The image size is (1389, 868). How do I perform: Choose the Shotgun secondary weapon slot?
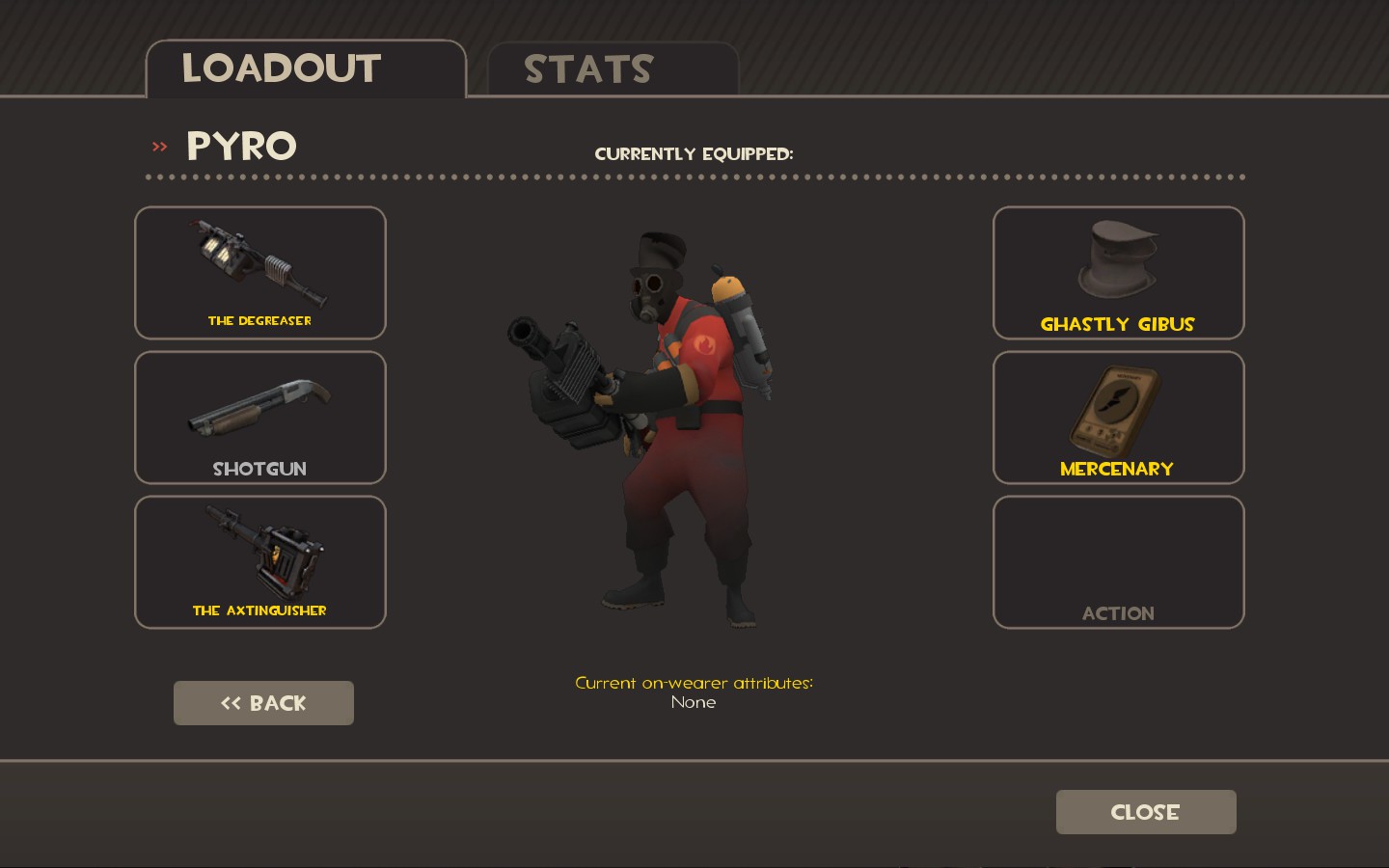point(260,418)
